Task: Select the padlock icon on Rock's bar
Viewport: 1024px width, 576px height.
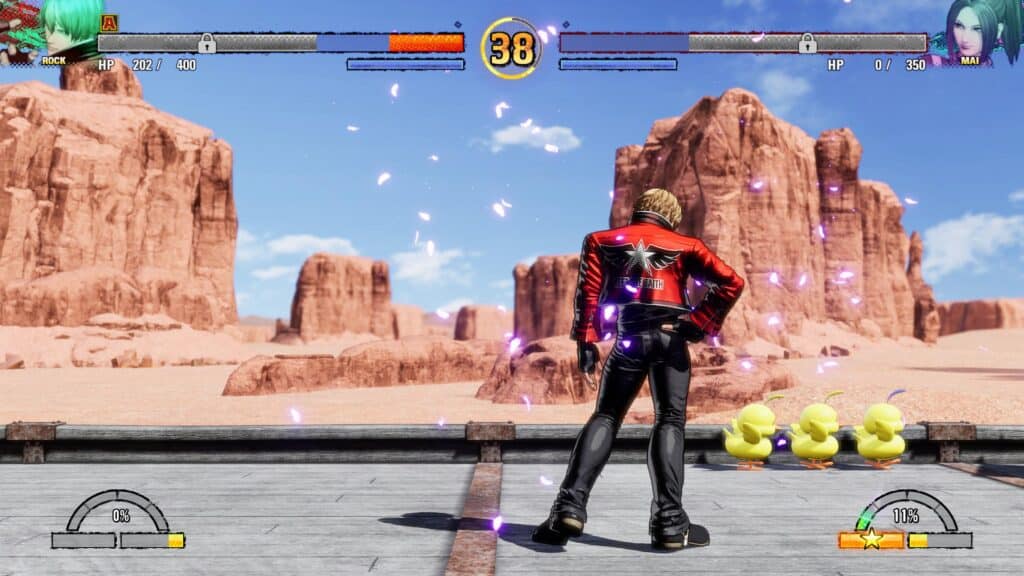Action: tap(207, 43)
